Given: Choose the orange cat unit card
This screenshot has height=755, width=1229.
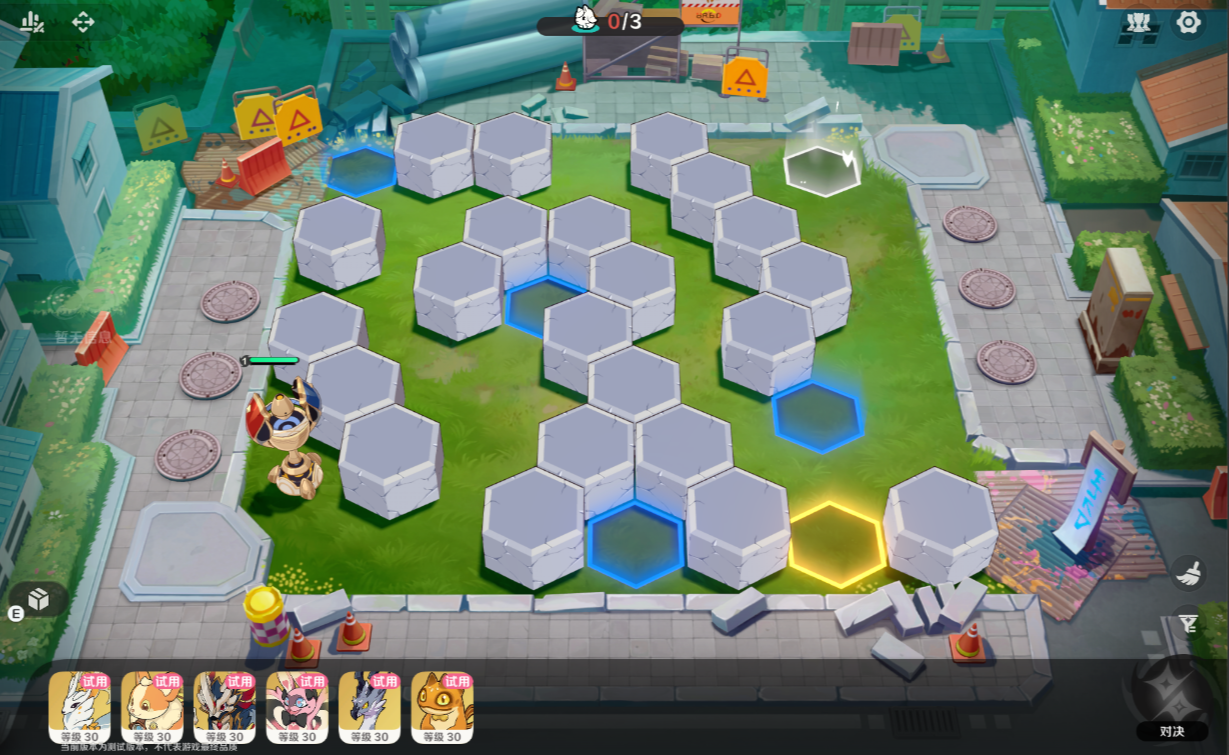Looking at the screenshot, I should [442, 705].
